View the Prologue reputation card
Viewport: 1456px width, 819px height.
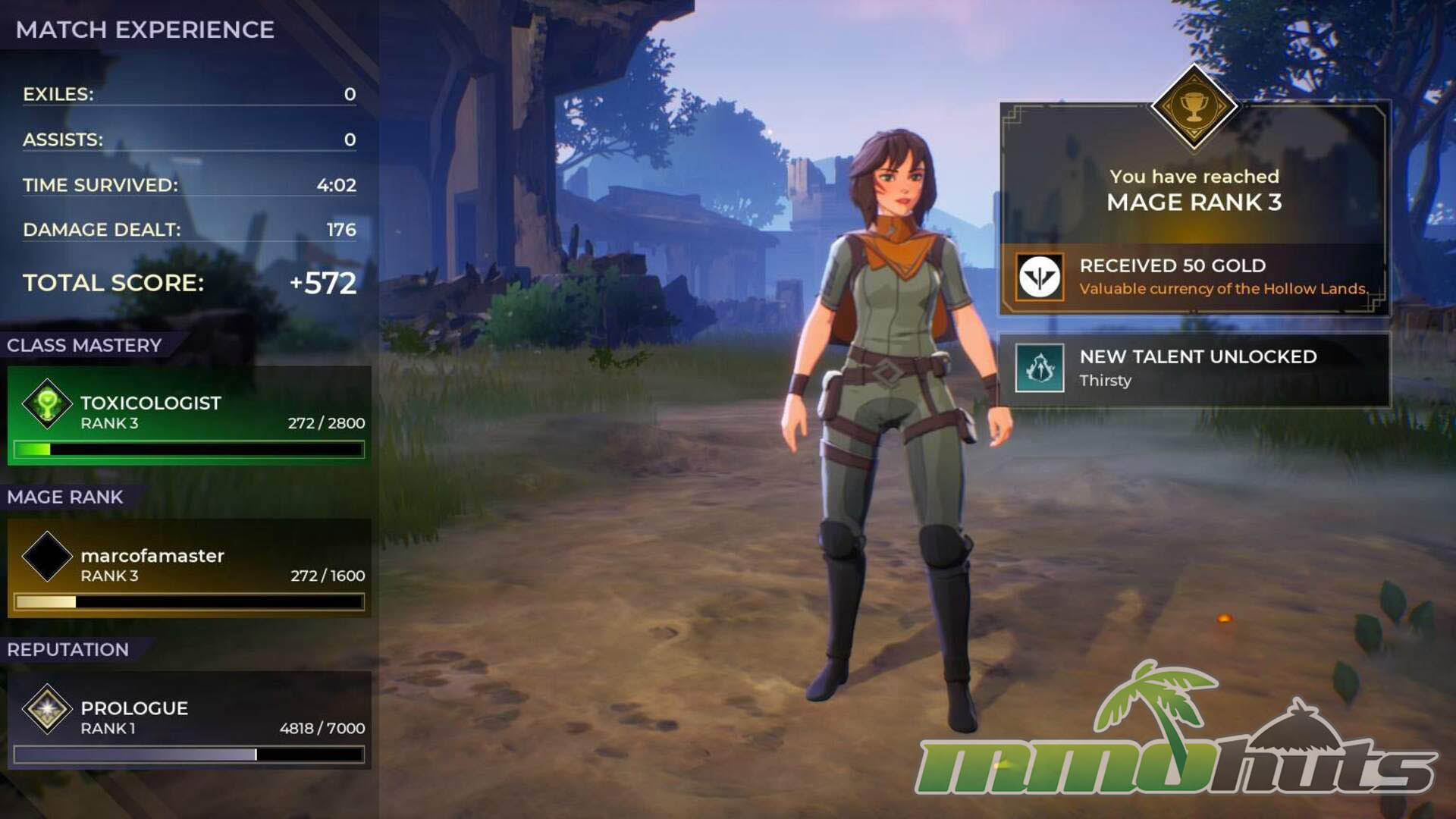190,720
